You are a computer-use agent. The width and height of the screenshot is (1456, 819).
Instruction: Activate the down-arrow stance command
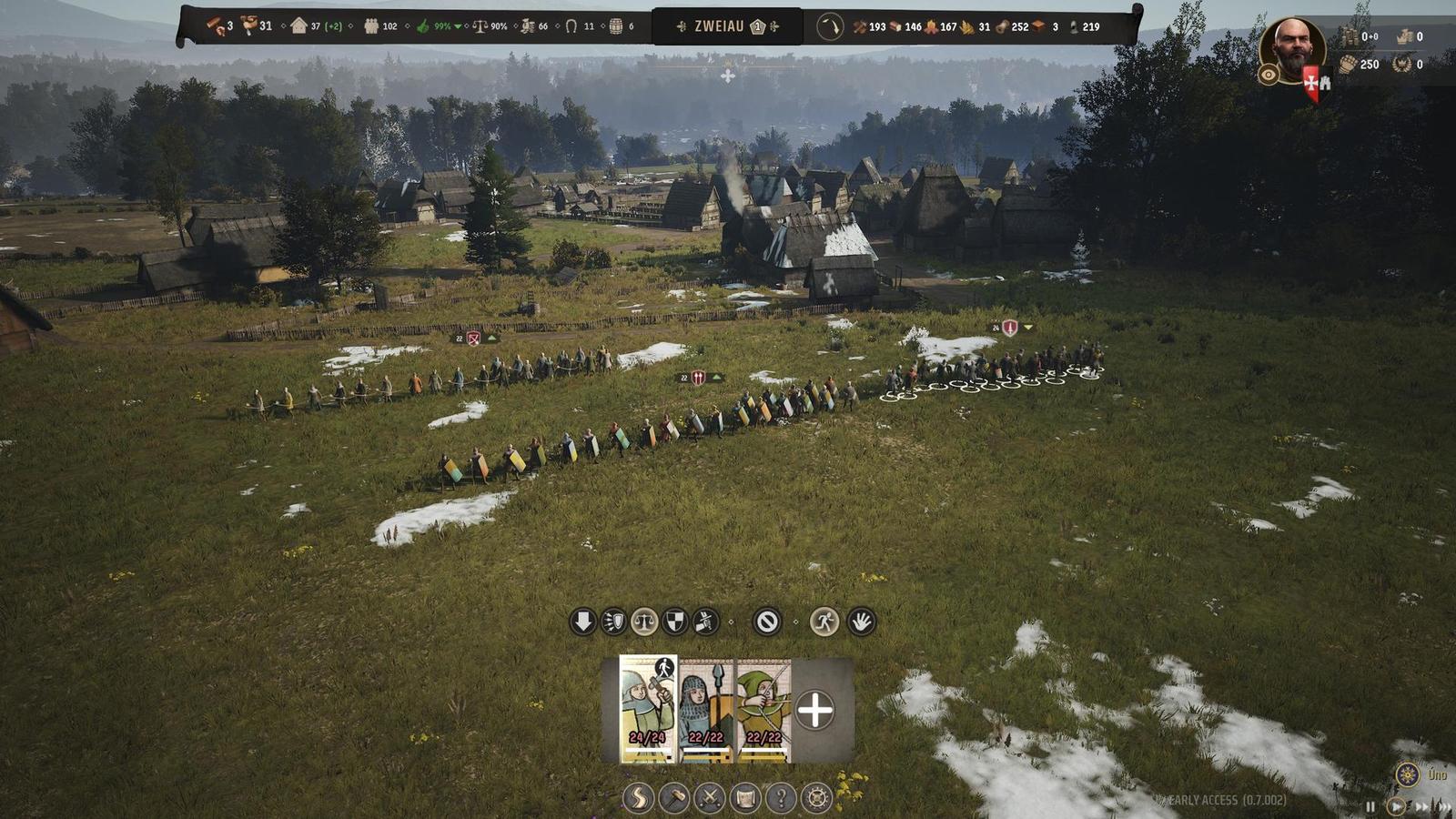[x=582, y=622]
